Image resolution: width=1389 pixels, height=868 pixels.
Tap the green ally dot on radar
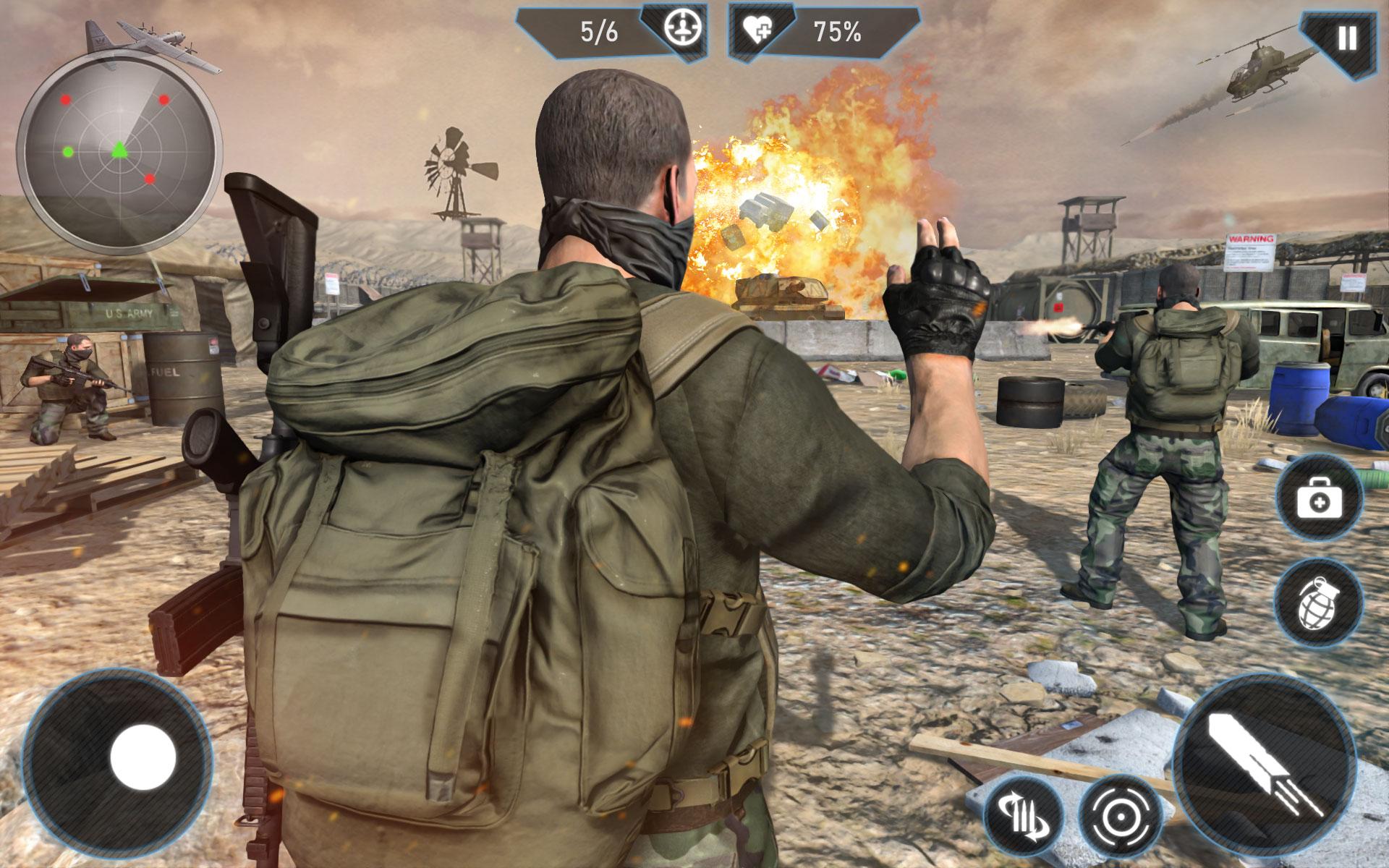69,153
